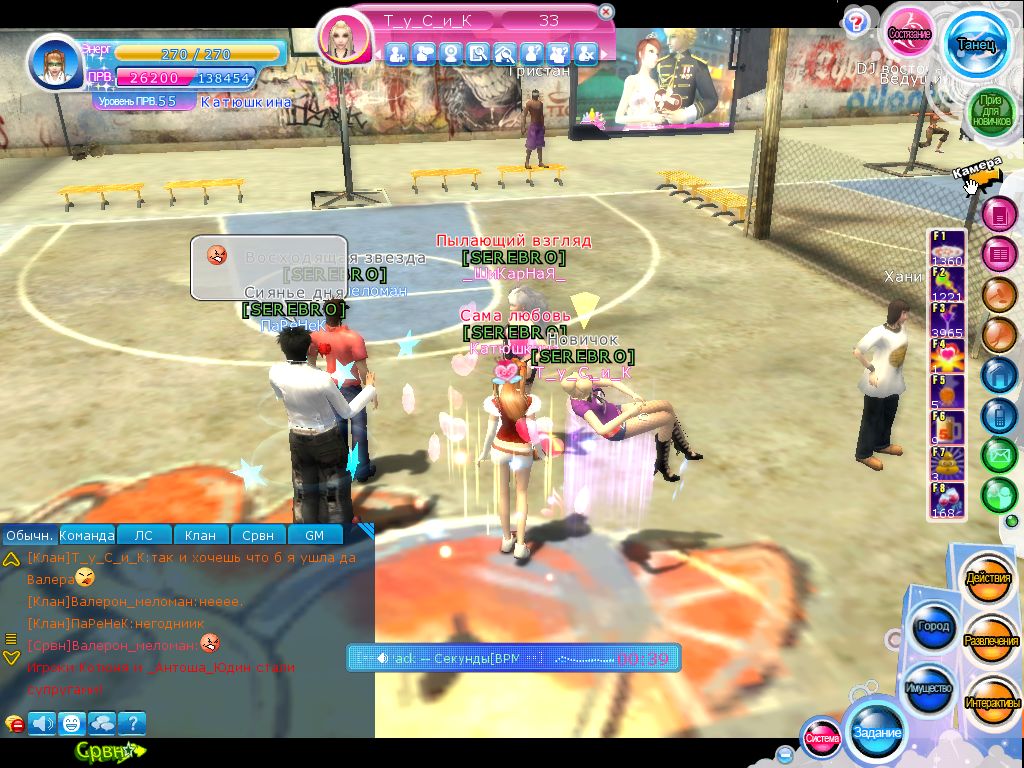Open the Действия actions menu
The width and height of the screenshot is (1024, 768).
click(x=990, y=579)
